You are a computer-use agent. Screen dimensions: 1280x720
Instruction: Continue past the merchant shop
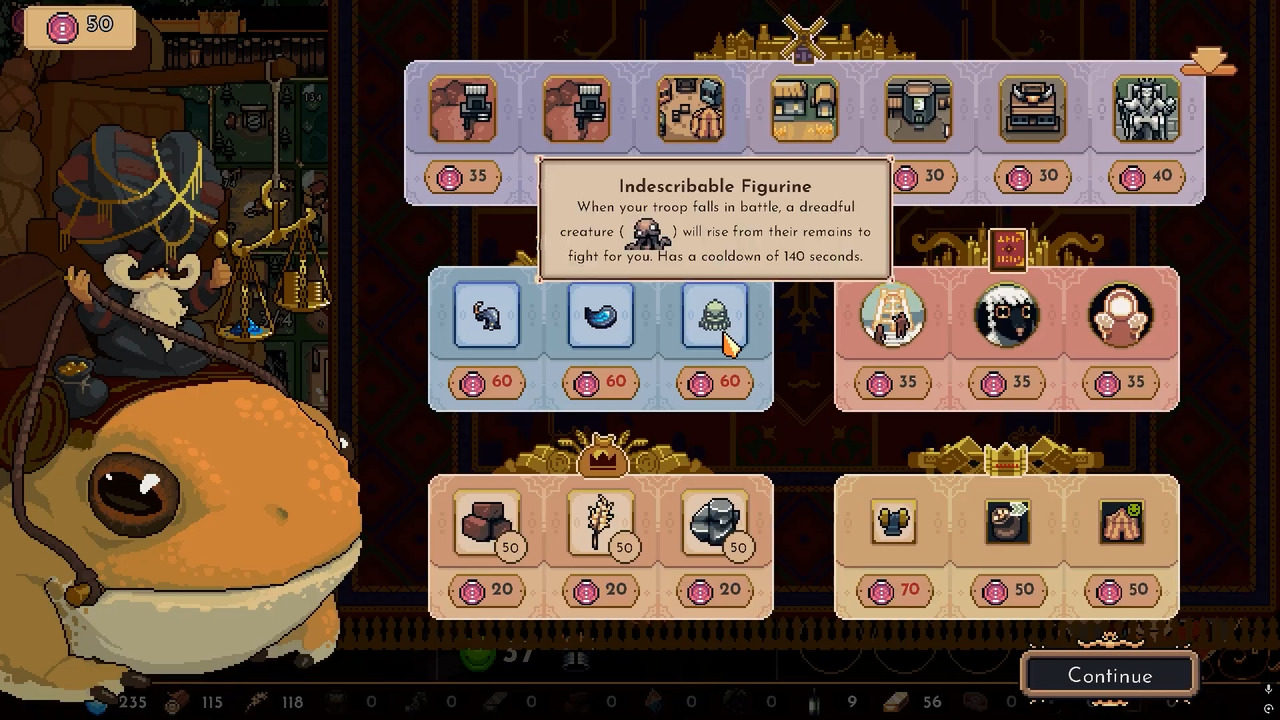coord(1110,676)
